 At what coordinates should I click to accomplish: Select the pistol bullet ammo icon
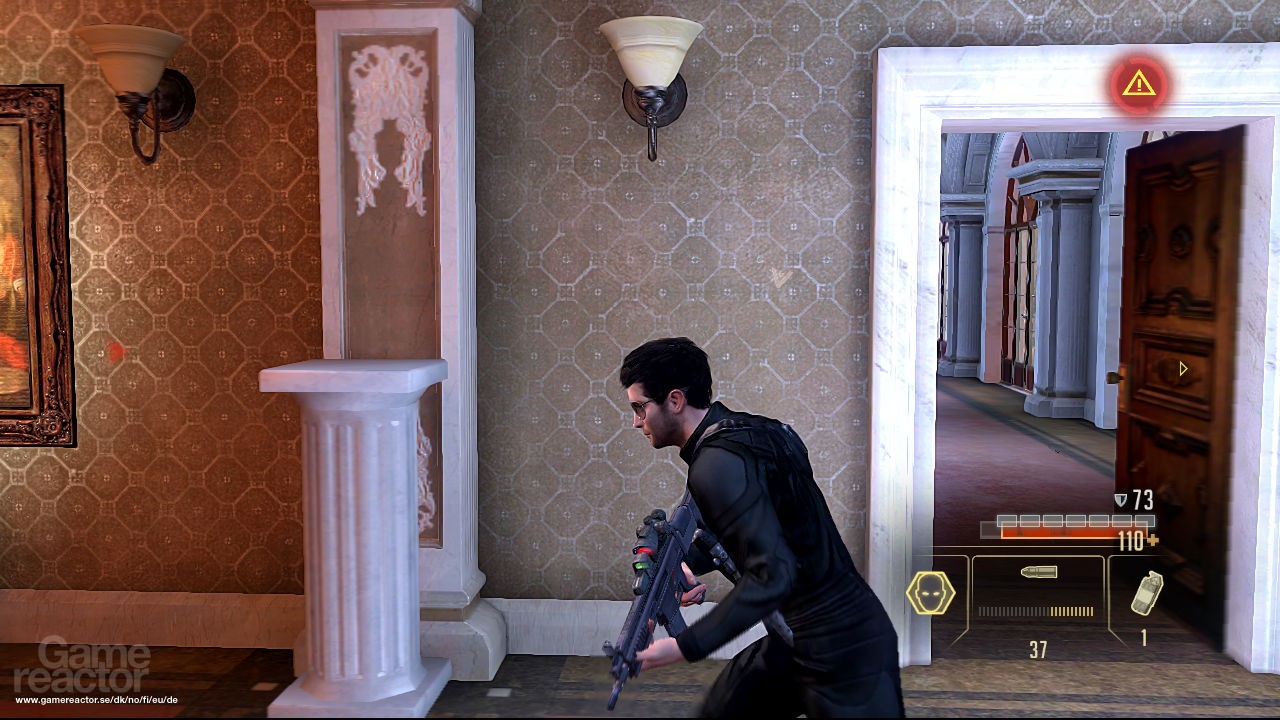(1038, 571)
